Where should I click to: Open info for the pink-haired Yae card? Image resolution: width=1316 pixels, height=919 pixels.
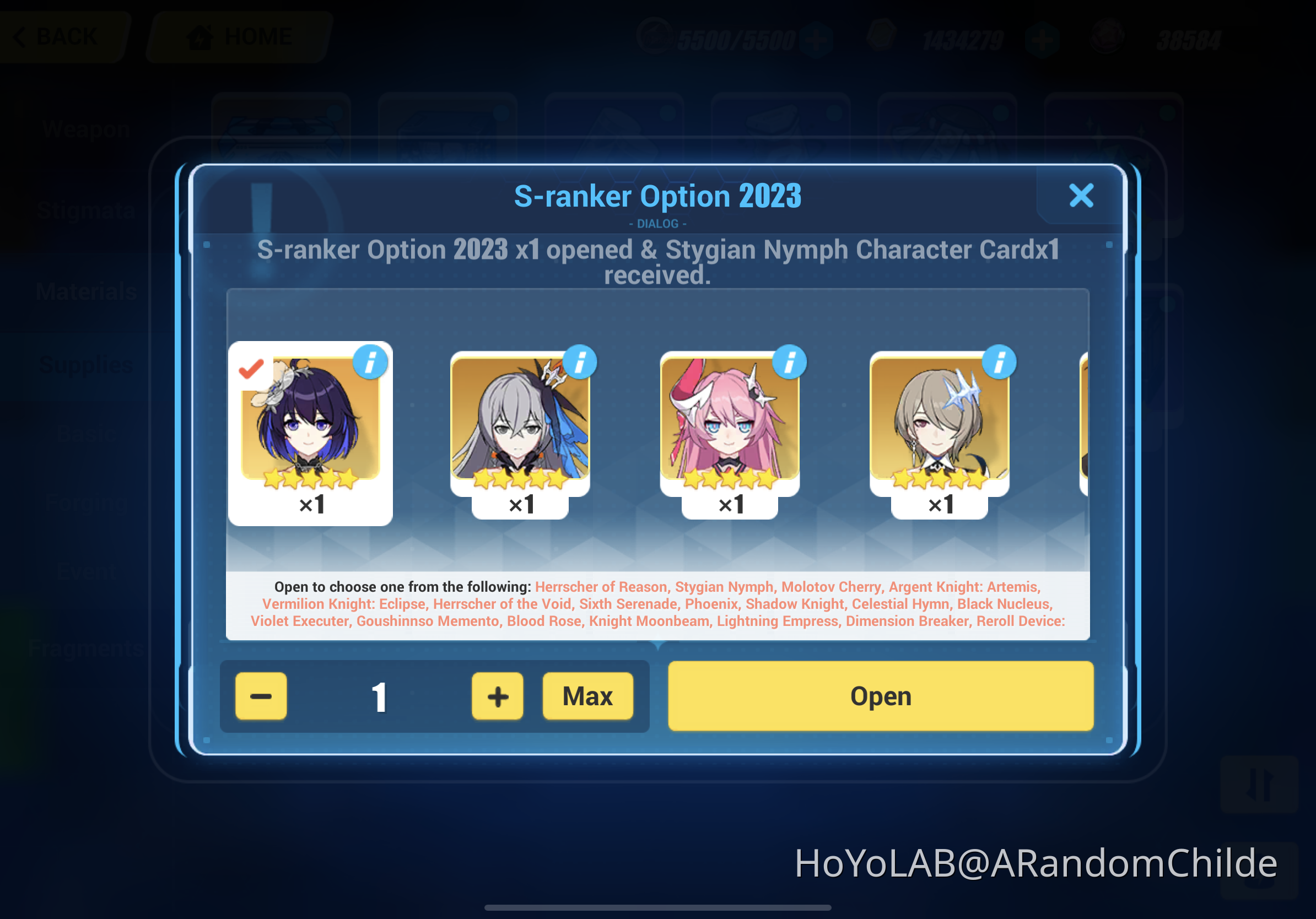click(789, 361)
